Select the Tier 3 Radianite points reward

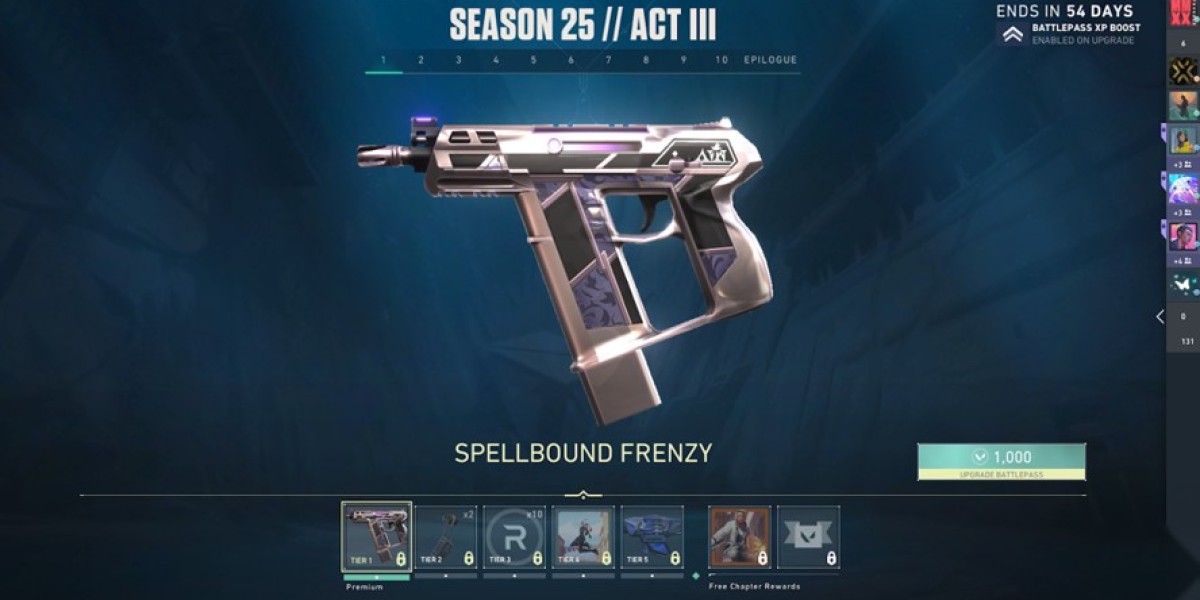click(x=515, y=537)
